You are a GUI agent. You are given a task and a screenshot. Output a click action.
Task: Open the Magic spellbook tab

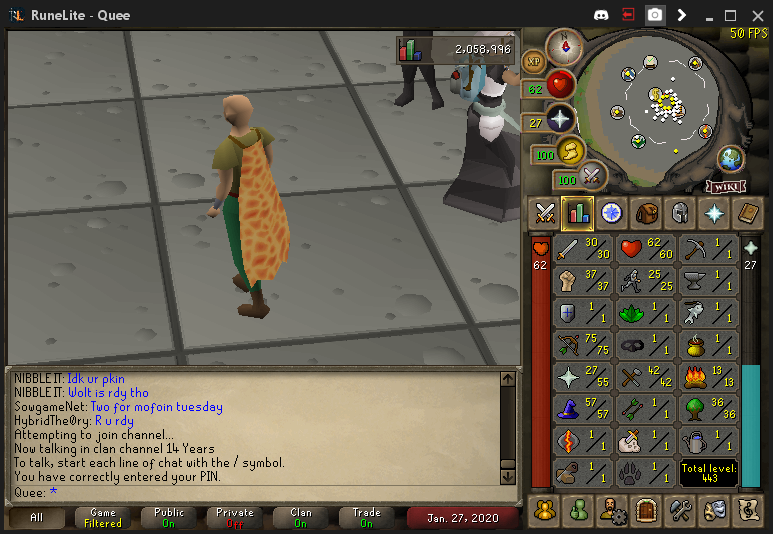(x=747, y=212)
